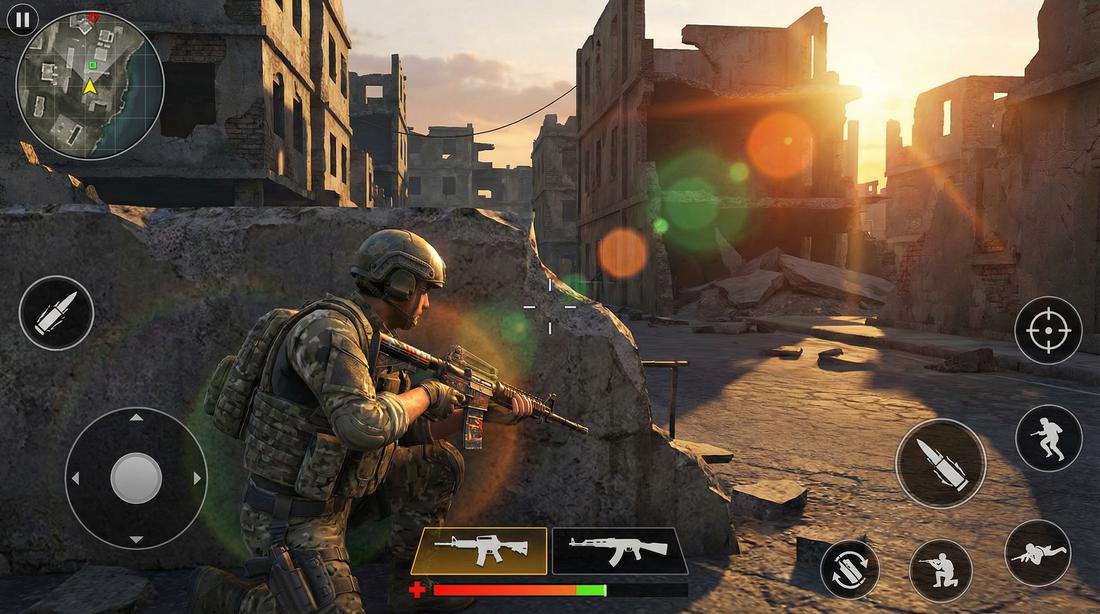
Task: Fire using the large bullet button
Action: pyautogui.click(x=940, y=463)
